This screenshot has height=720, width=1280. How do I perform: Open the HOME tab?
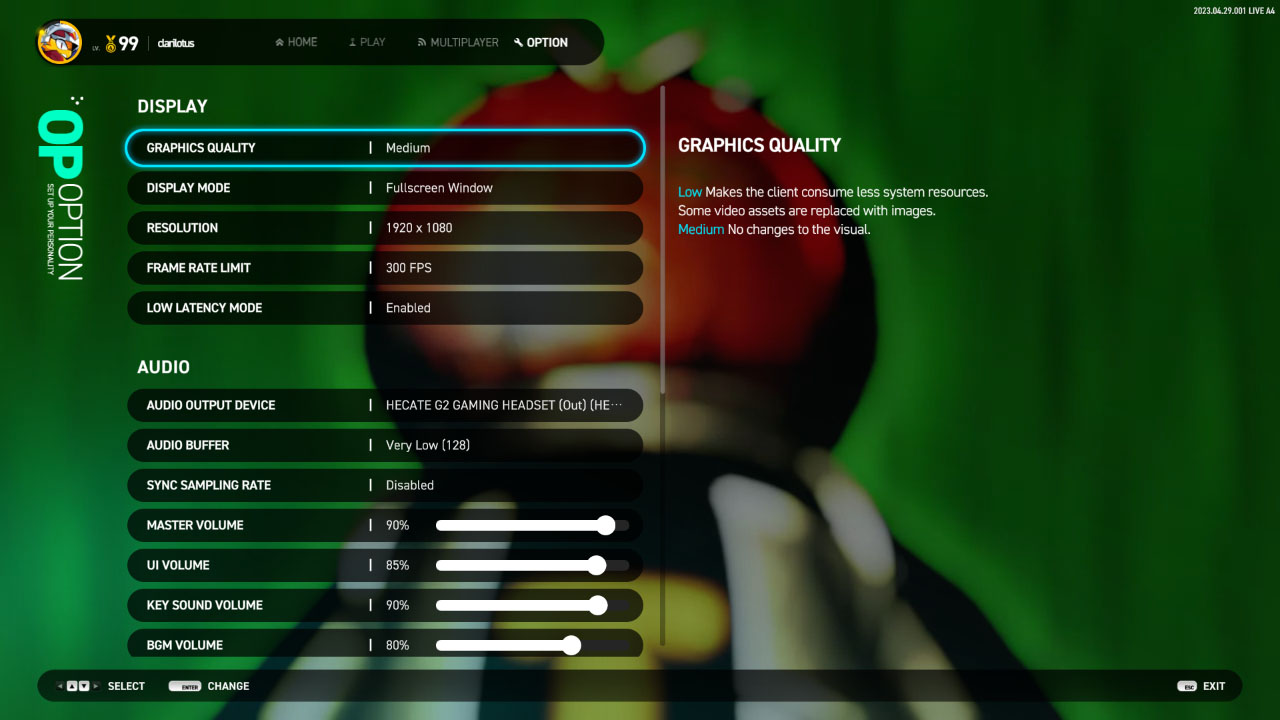pyautogui.click(x=296, y=43)
